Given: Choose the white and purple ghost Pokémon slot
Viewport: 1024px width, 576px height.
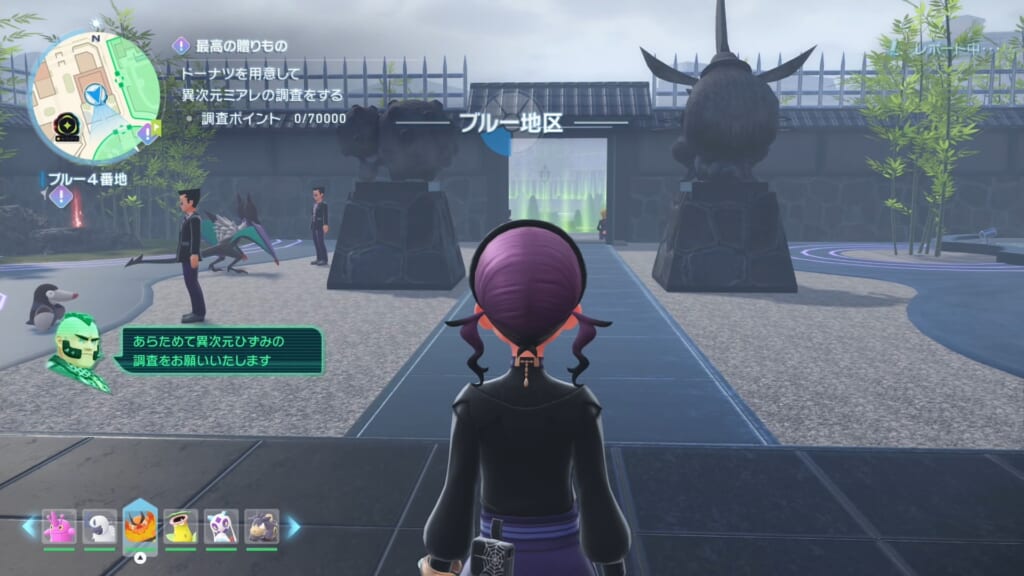Looking at the screenshot, I should [x=221, y=526].
